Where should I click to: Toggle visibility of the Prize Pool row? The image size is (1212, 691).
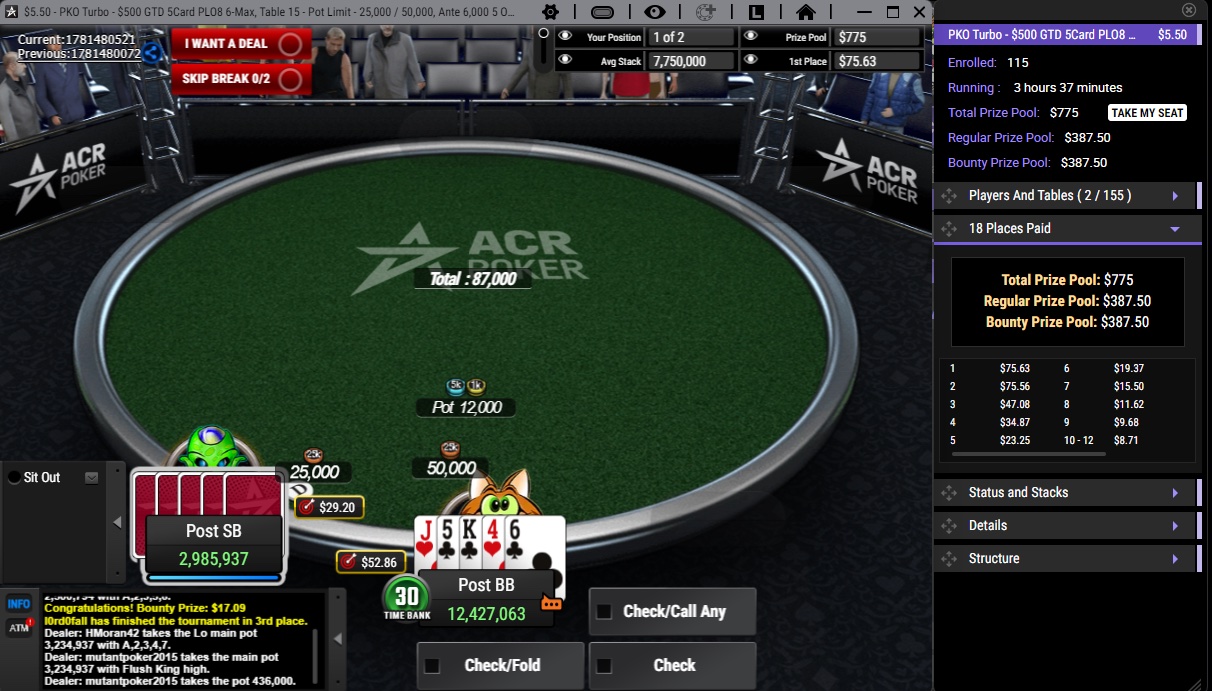pyautogui.click(x=751, y=37)
